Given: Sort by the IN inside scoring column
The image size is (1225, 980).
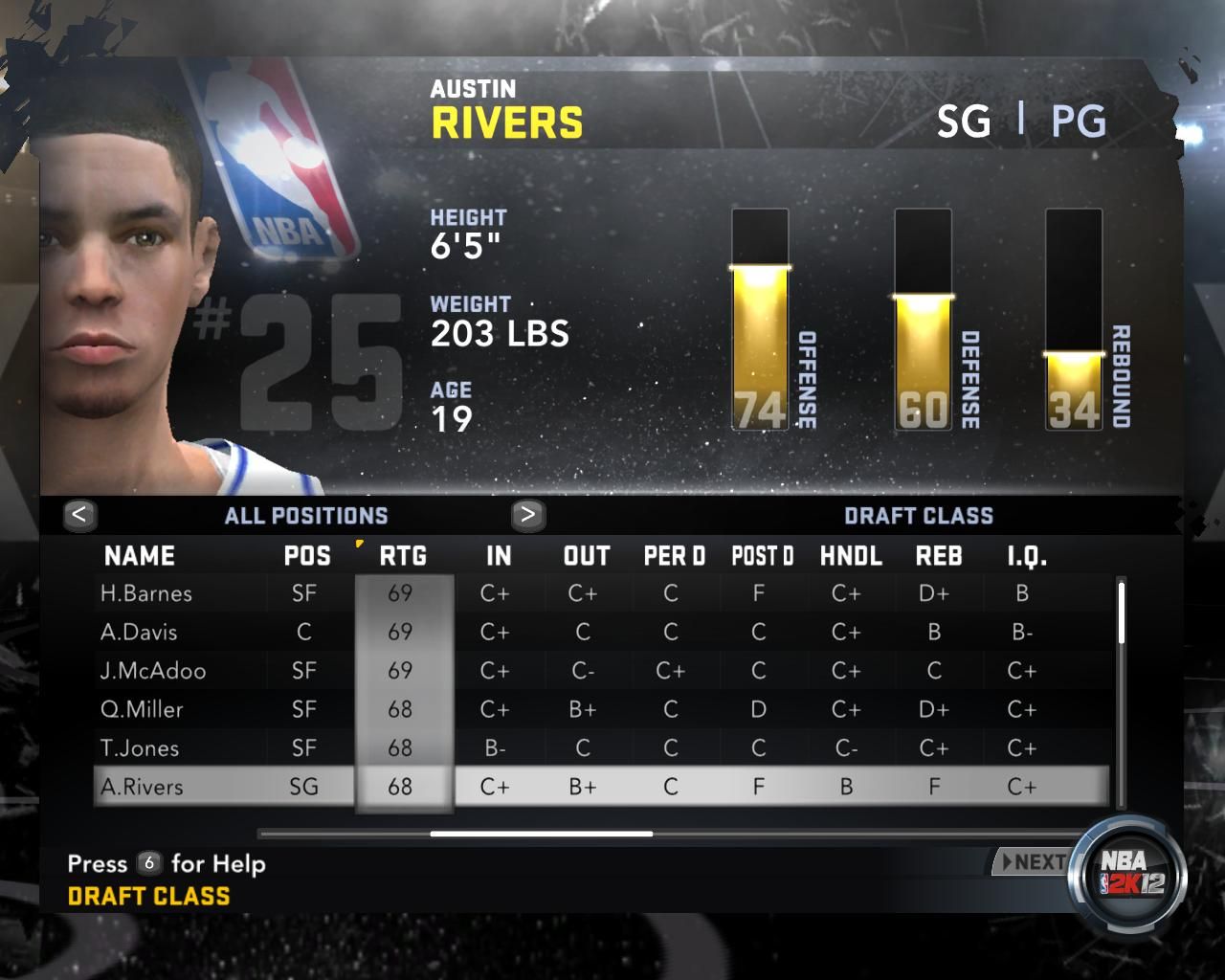Looking at the screenshot, I should [499, 556].
